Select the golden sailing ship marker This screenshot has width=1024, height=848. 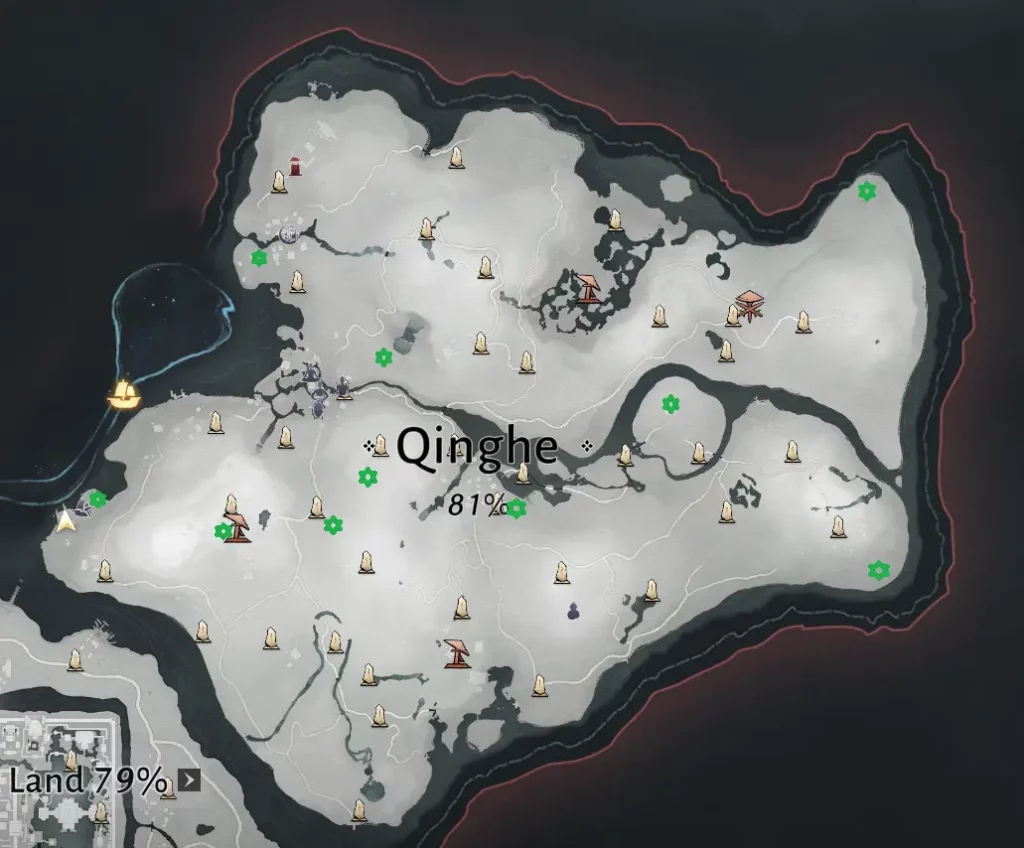125,393
